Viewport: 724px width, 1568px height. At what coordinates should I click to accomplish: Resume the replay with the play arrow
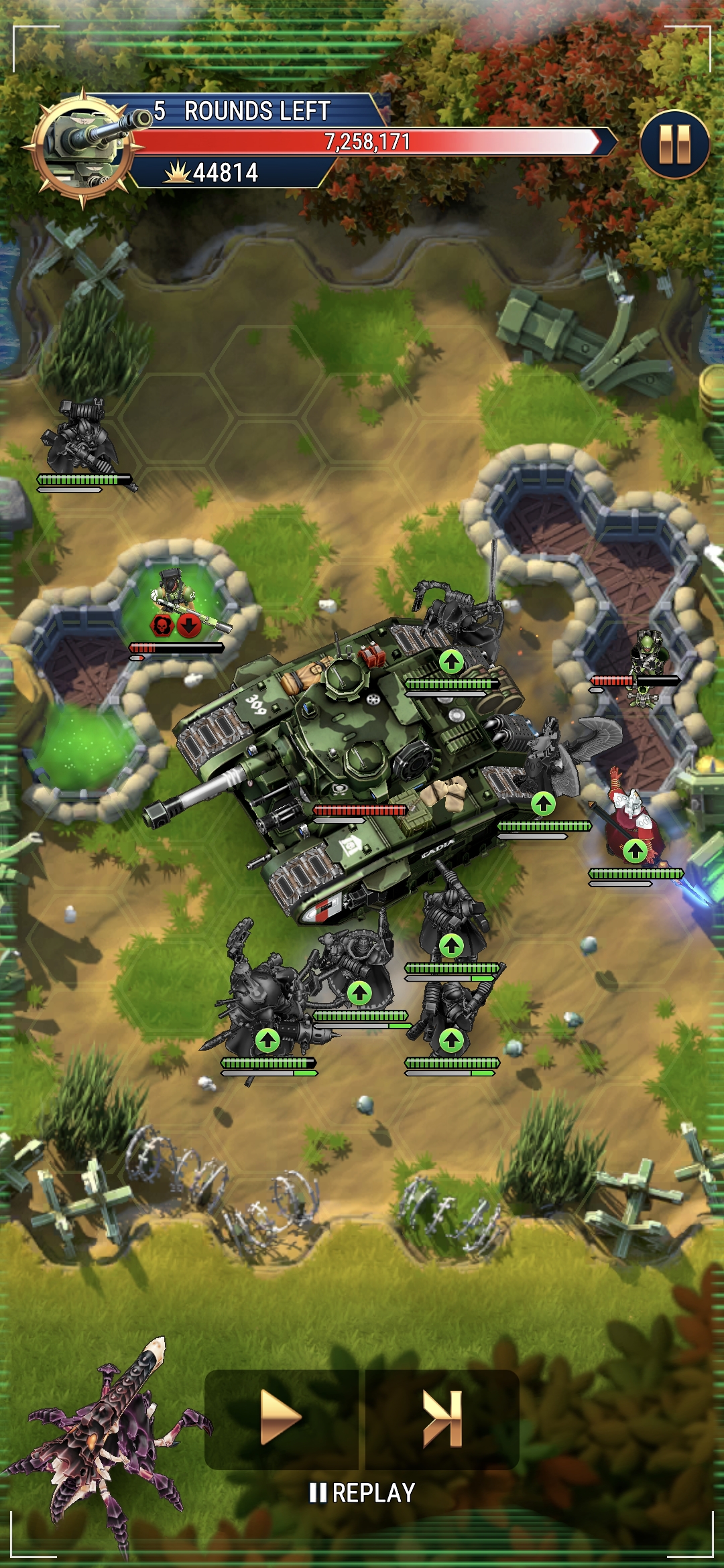tap(281, 1419)
